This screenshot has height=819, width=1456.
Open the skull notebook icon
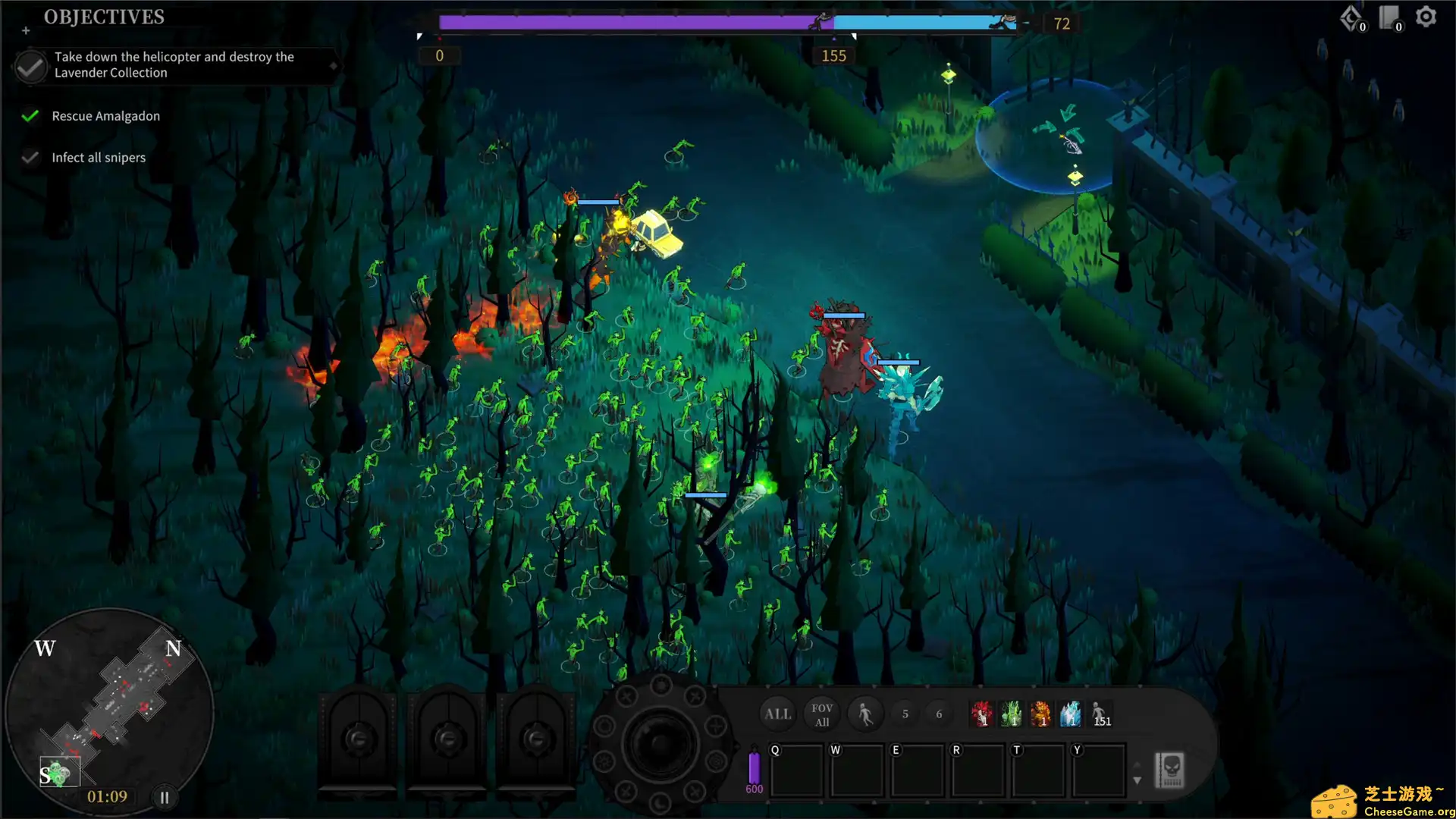(1169, 770)
